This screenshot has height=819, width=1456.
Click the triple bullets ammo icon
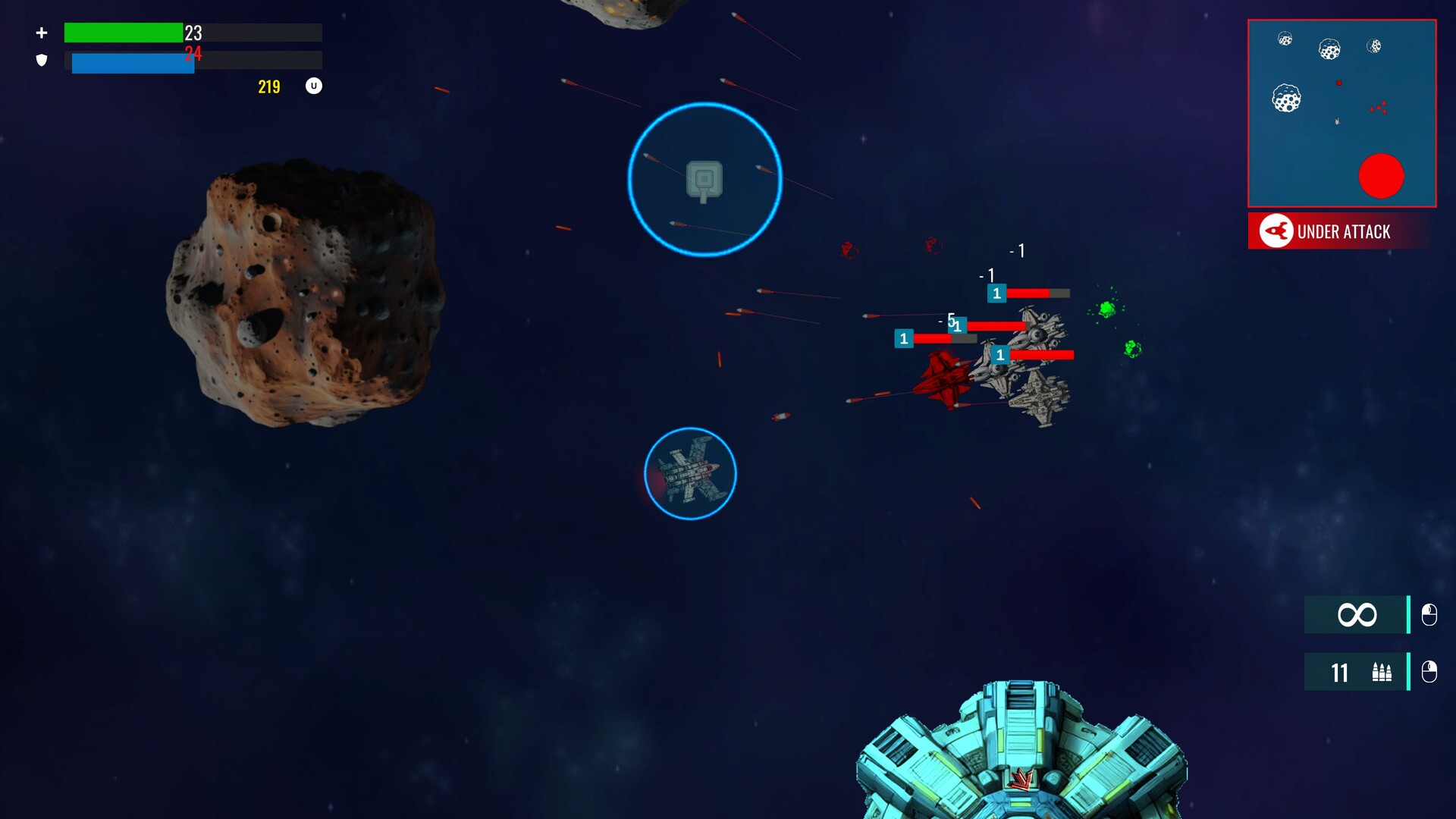pos(1382,672)
